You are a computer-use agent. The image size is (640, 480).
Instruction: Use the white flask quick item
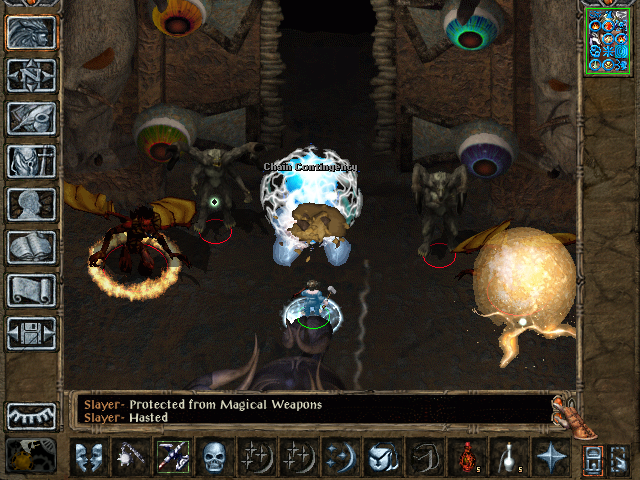pos(508,457)
